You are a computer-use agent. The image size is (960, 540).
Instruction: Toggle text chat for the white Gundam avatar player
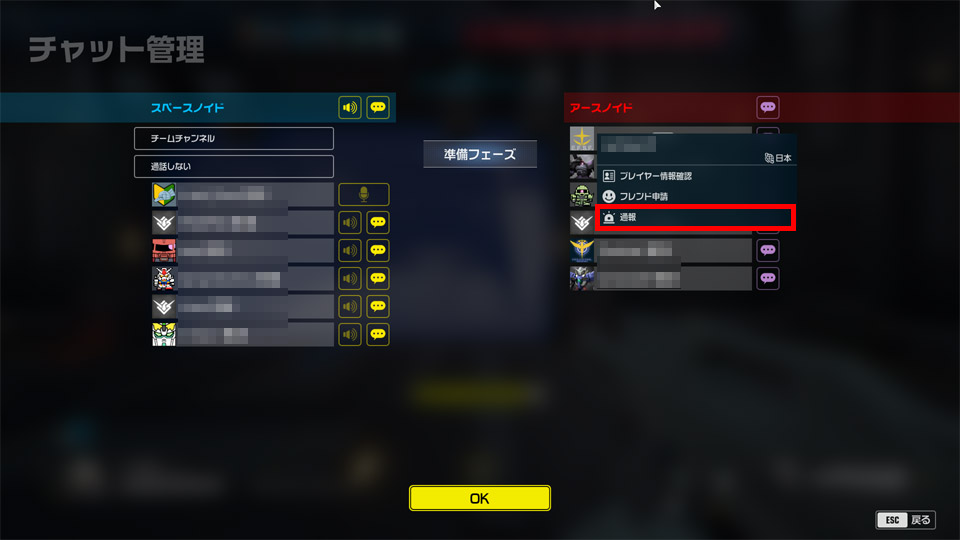(378, 278)
